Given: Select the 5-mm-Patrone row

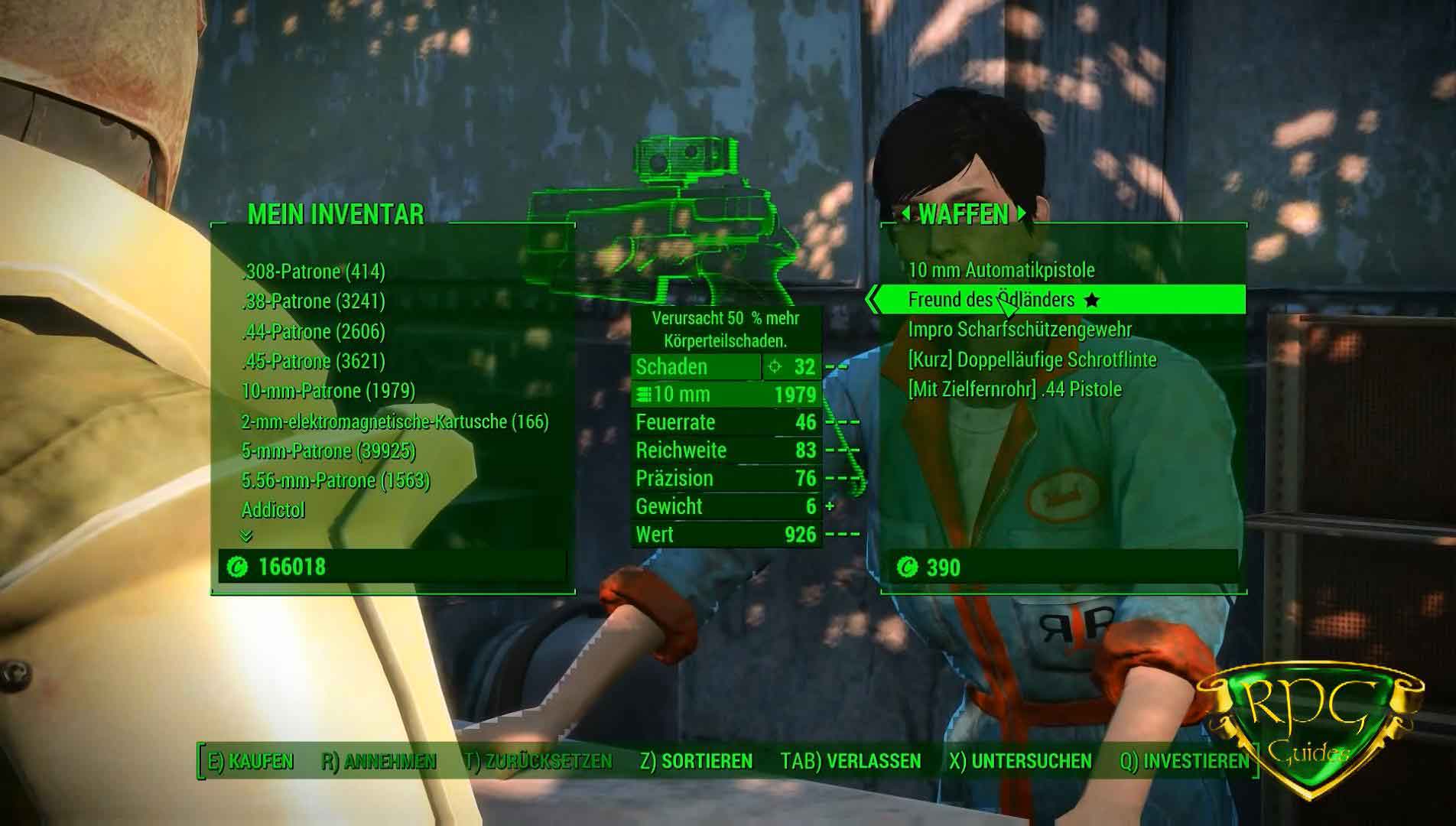Looking at the screenshot, I should pos(328,451).
